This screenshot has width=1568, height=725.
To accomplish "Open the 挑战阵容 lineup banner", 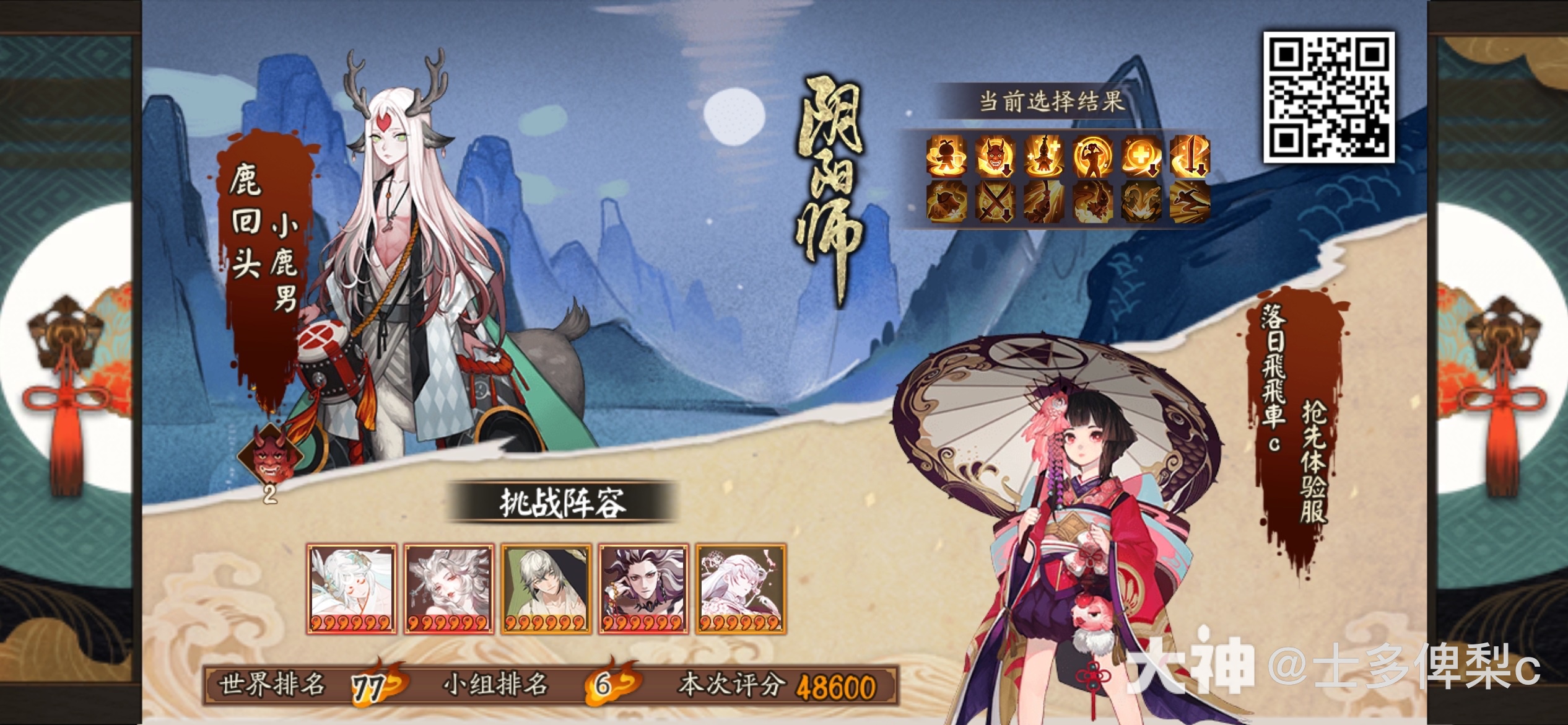I will pos(562,502).
